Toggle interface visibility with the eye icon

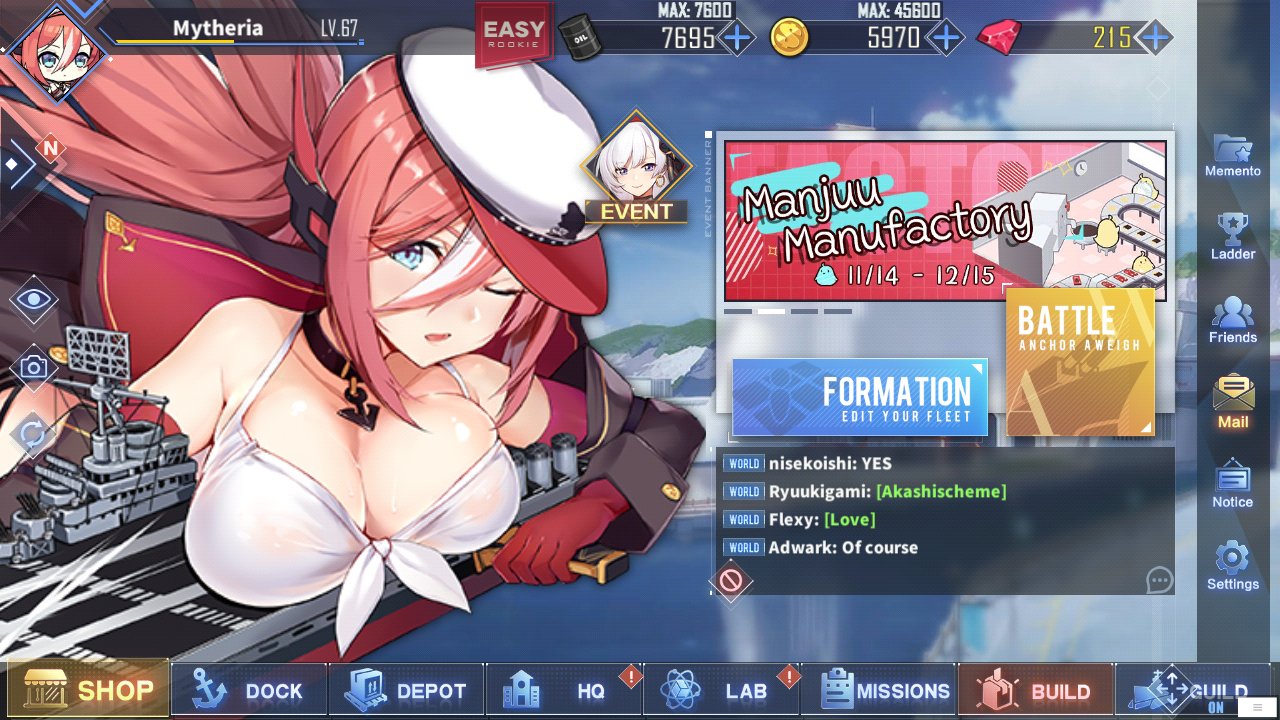[x=34, y=298]
